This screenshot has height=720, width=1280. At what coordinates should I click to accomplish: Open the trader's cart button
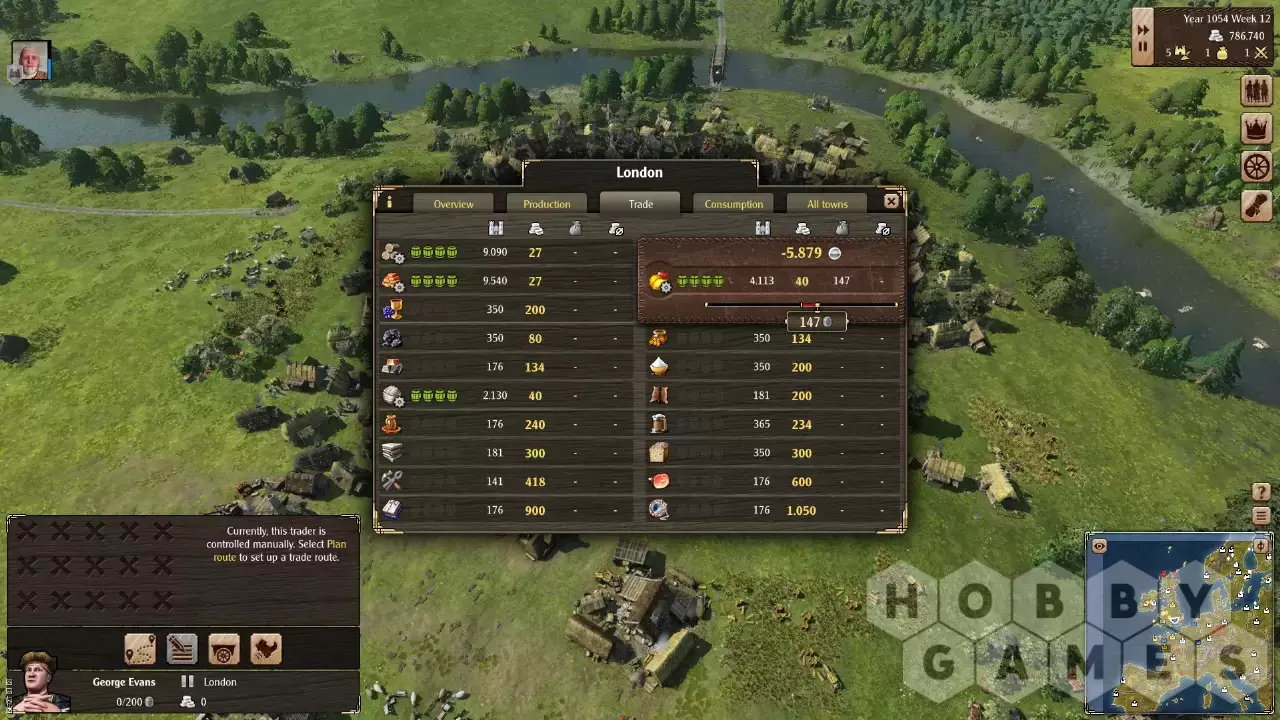point(224,649)
